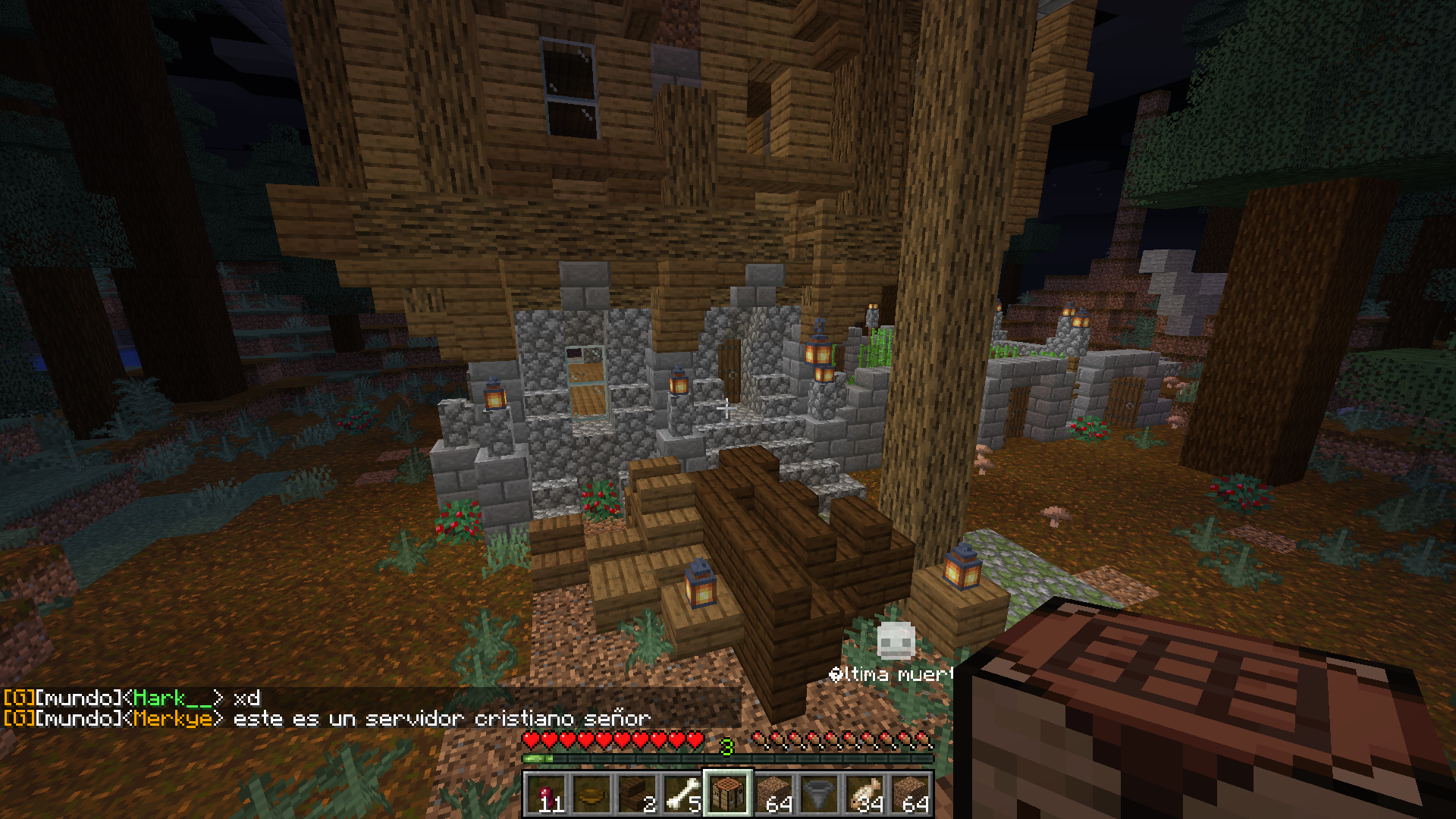Viewport: 1456px width, 819px height.
Task: Click Merkye's name in the chat
Action: click(x=173, y=718)
